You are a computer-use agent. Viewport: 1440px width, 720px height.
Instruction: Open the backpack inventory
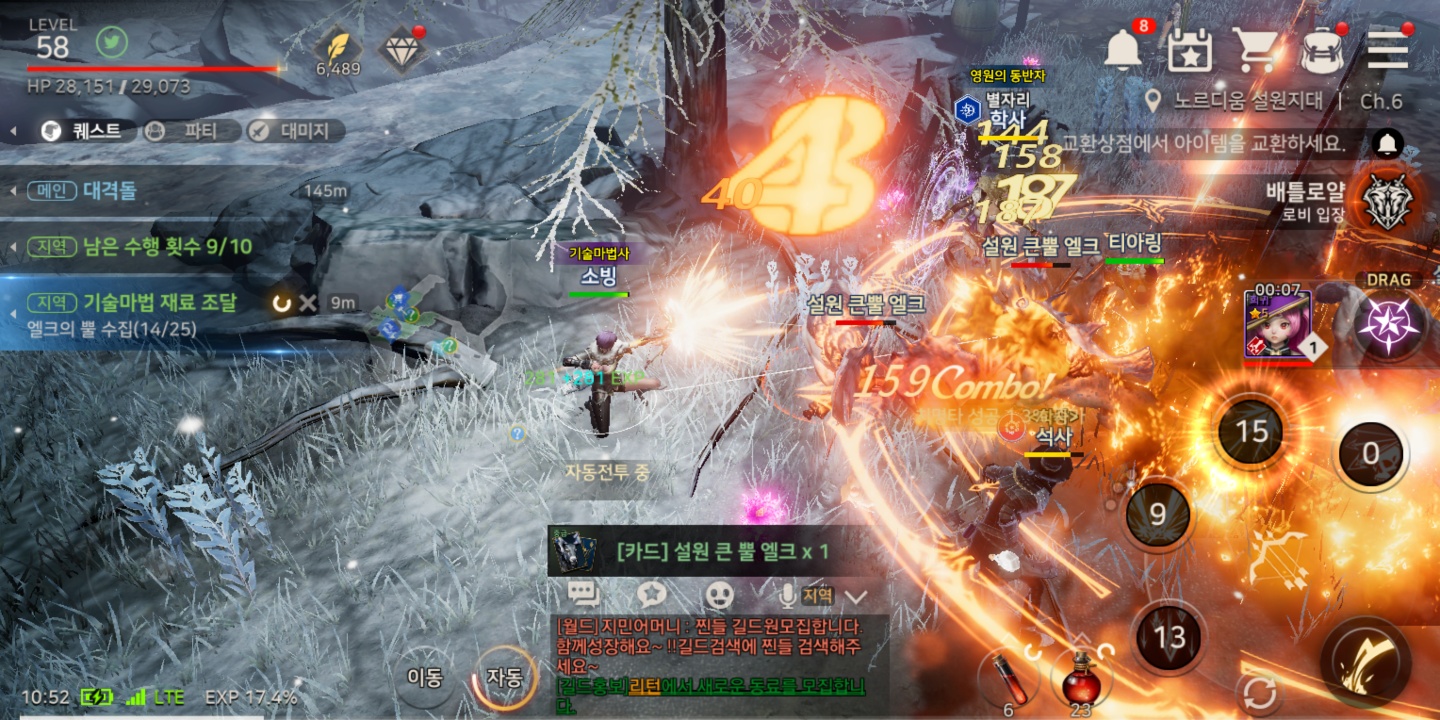1321,48
